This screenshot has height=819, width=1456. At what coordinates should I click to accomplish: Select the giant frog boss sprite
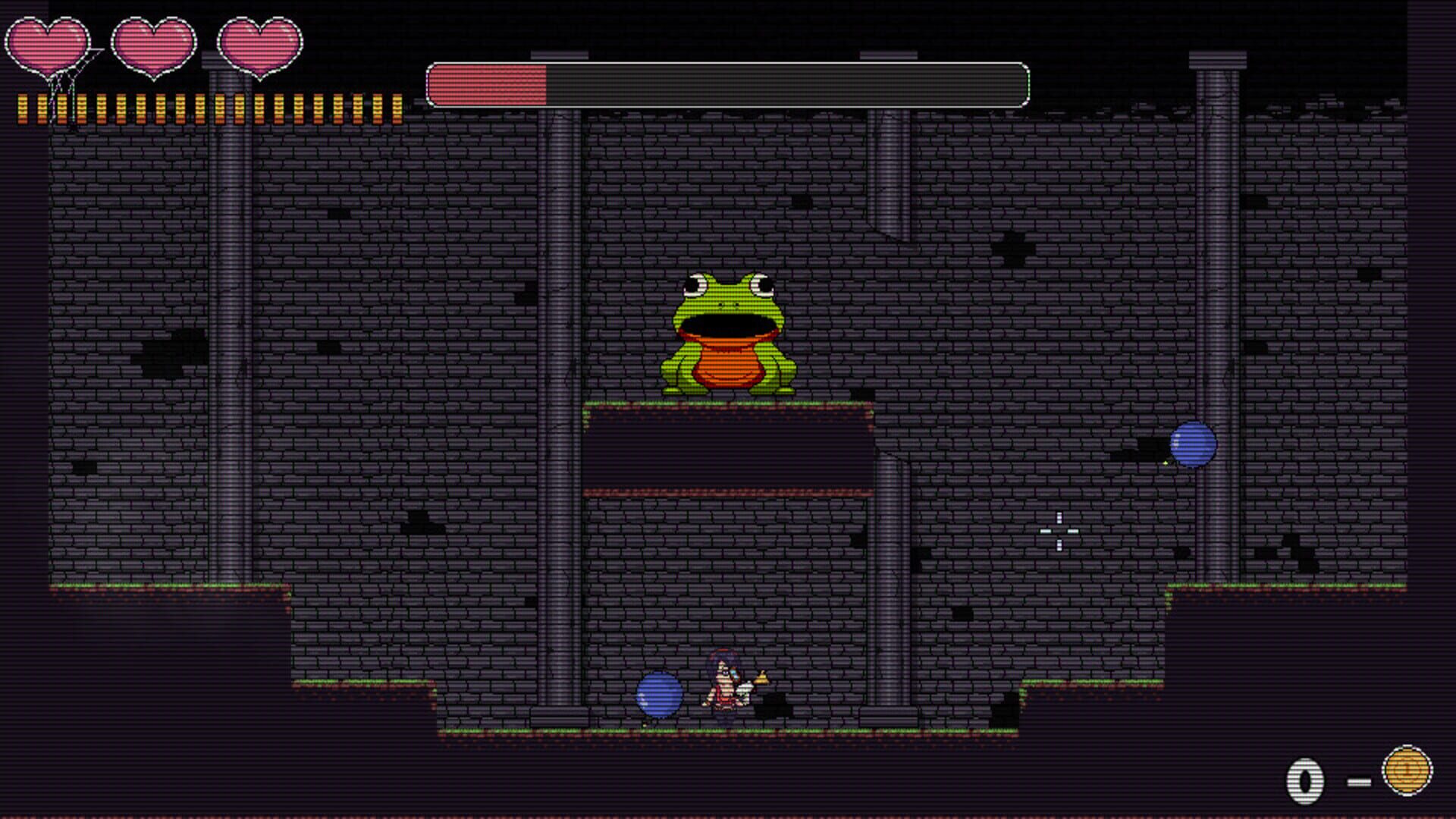click(726, 334)
